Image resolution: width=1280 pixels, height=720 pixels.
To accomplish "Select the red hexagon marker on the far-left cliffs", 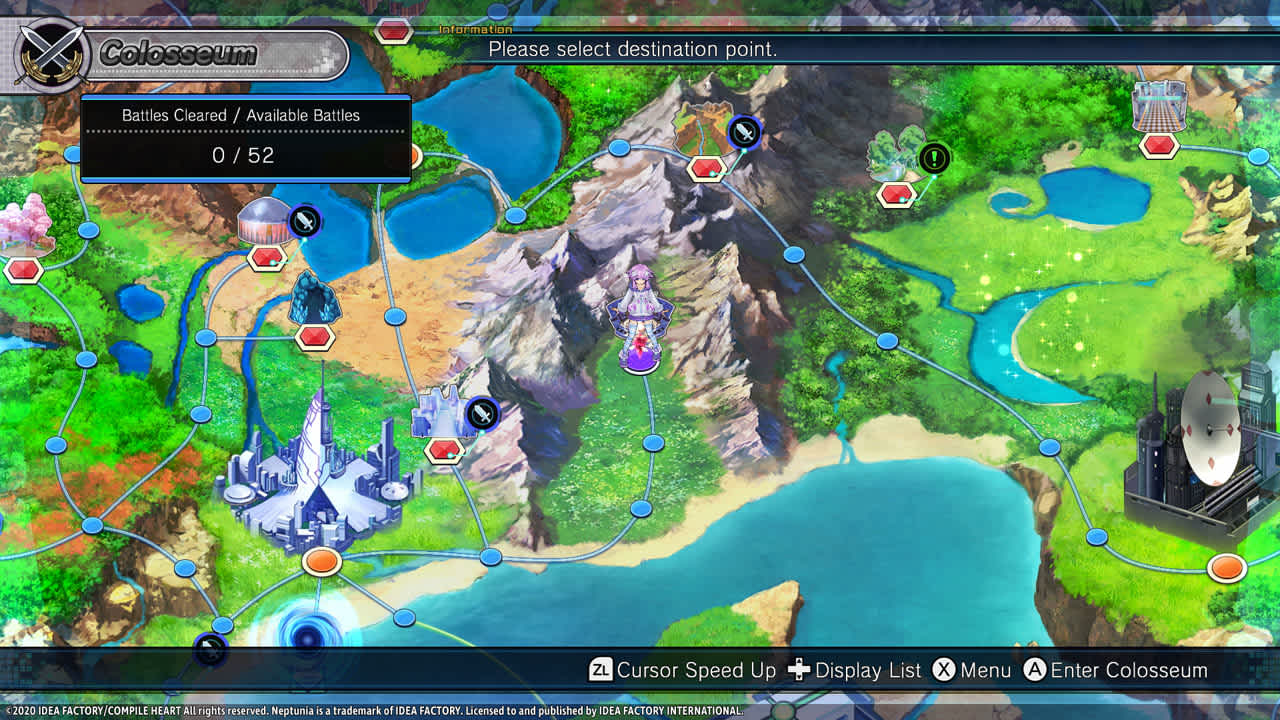I will click(22, 268).
